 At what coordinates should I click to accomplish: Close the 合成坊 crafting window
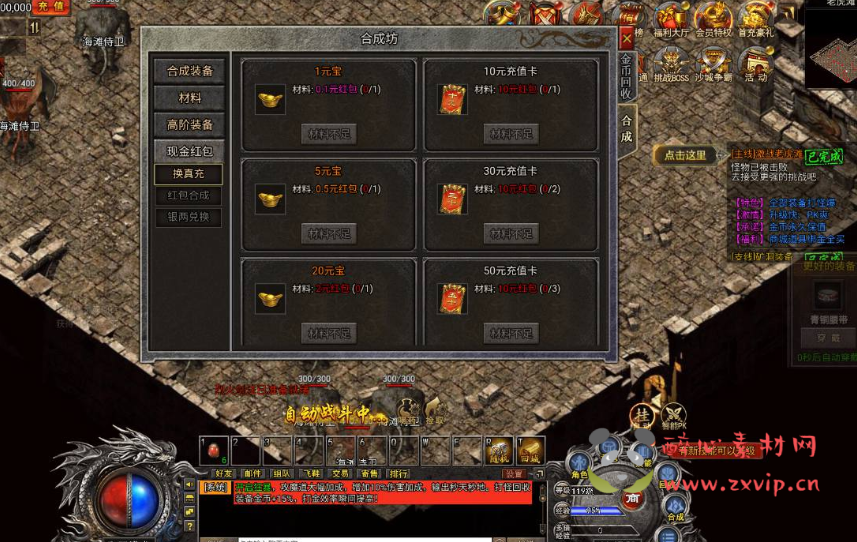click(627, 38)
